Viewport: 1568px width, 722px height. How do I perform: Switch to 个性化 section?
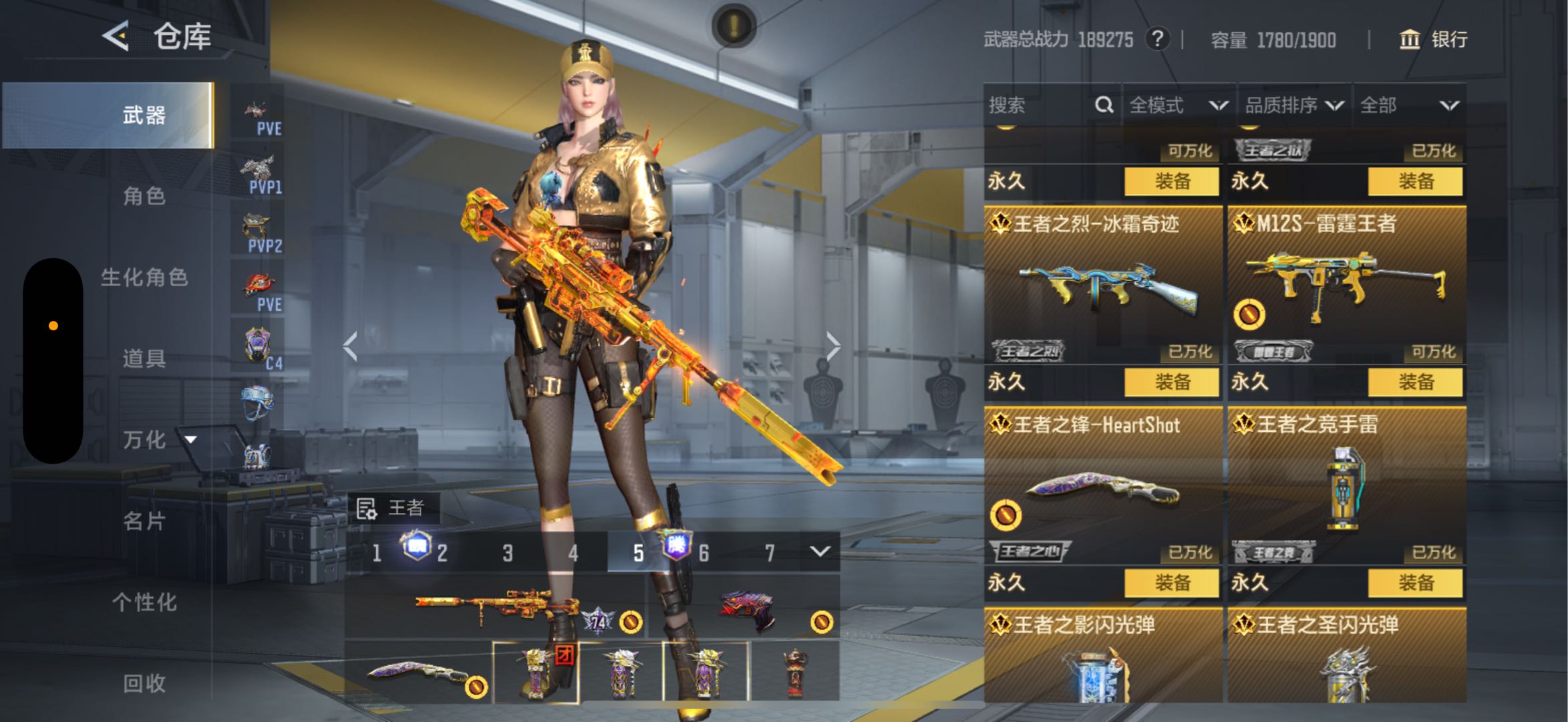tap(144, 602)
